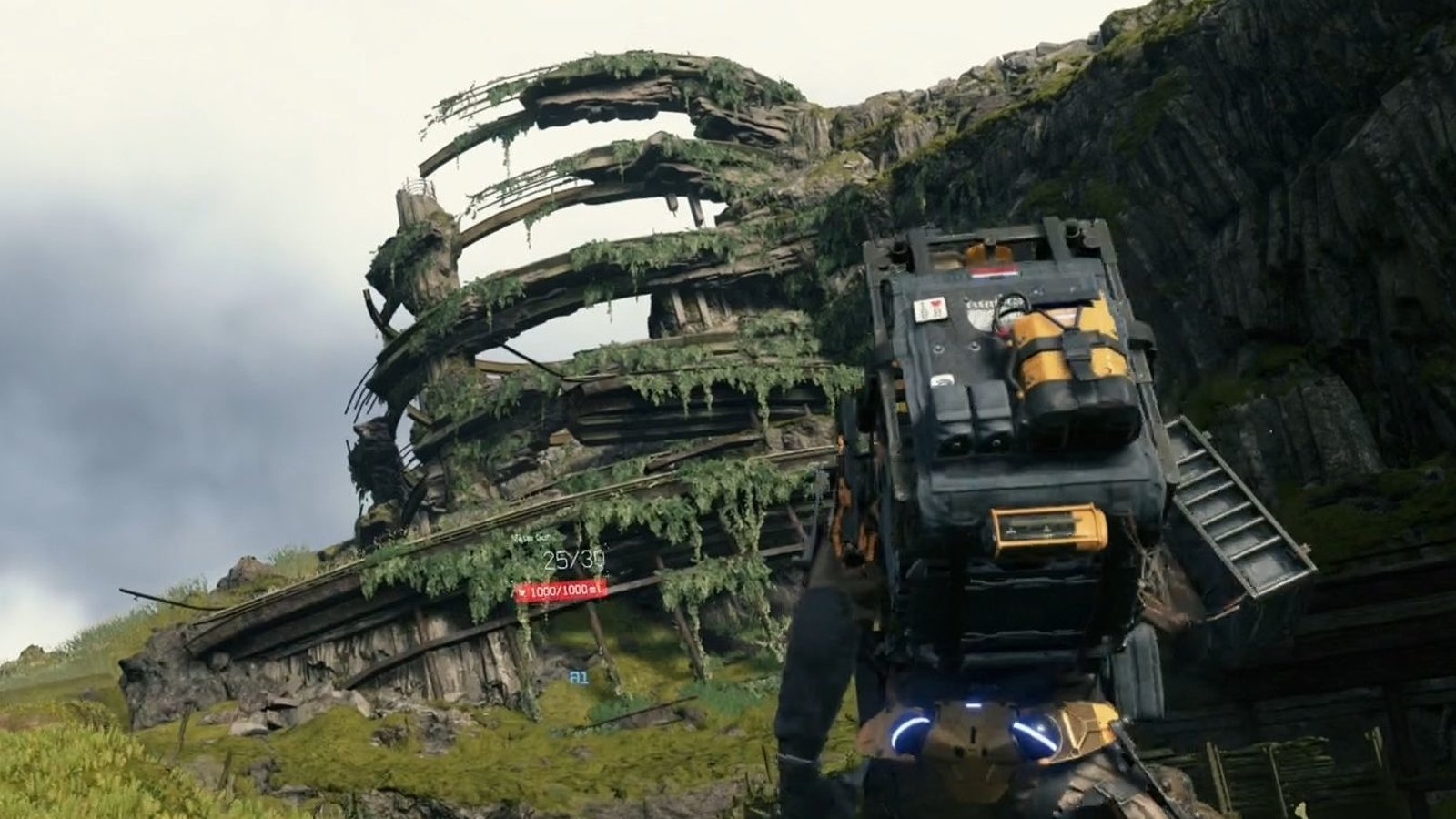Toggle the Water Gun ammo display
Image resolution: width=1456 pixels, height=819 pixels.
click(x=571, y=561)
